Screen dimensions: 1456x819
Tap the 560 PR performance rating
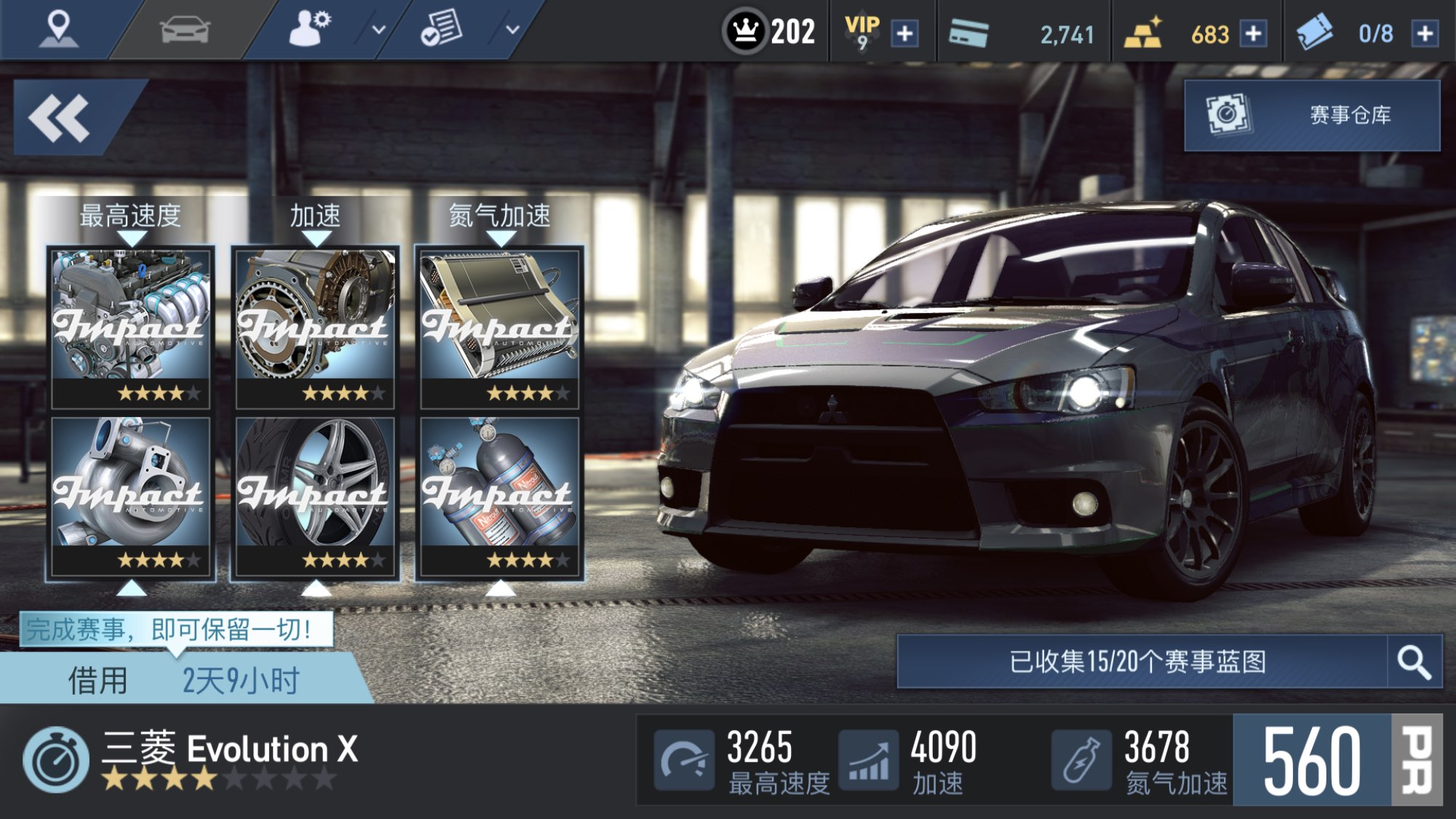pos(1336,760)
